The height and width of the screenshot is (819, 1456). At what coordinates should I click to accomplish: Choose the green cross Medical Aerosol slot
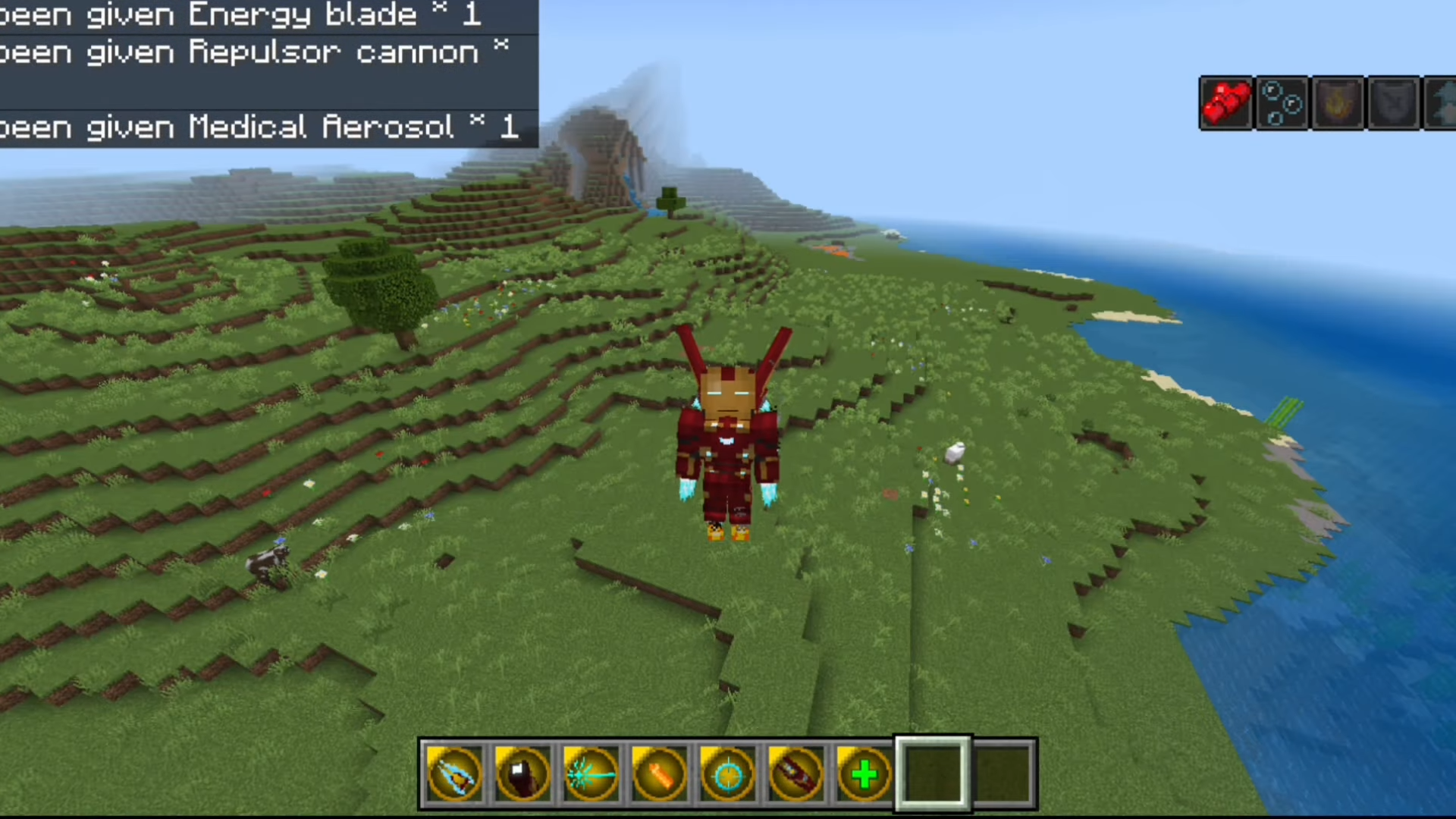pos(864,774)
